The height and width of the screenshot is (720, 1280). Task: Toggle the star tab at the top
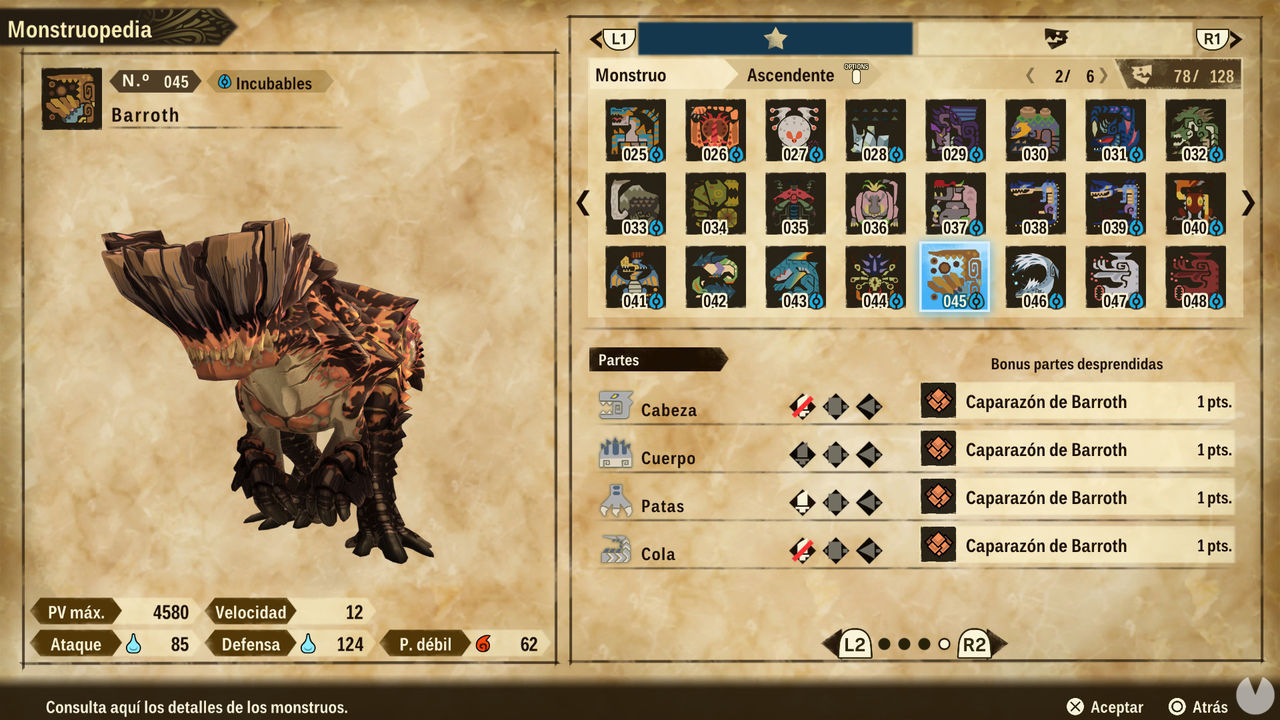(x=775, y=36)
